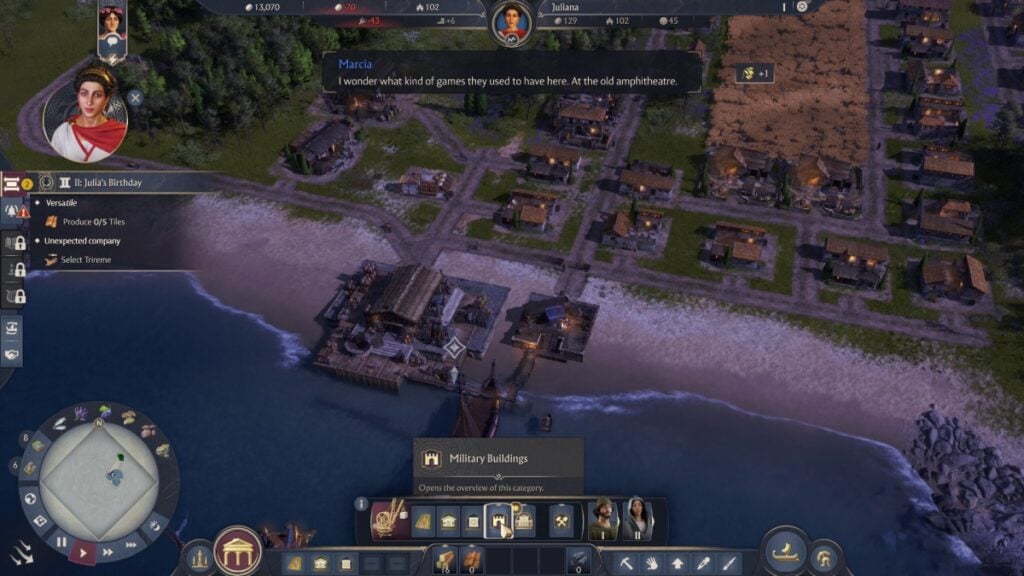Select the pickaxe demolish tool
The image size is (1024, 576).
(626, 563)
